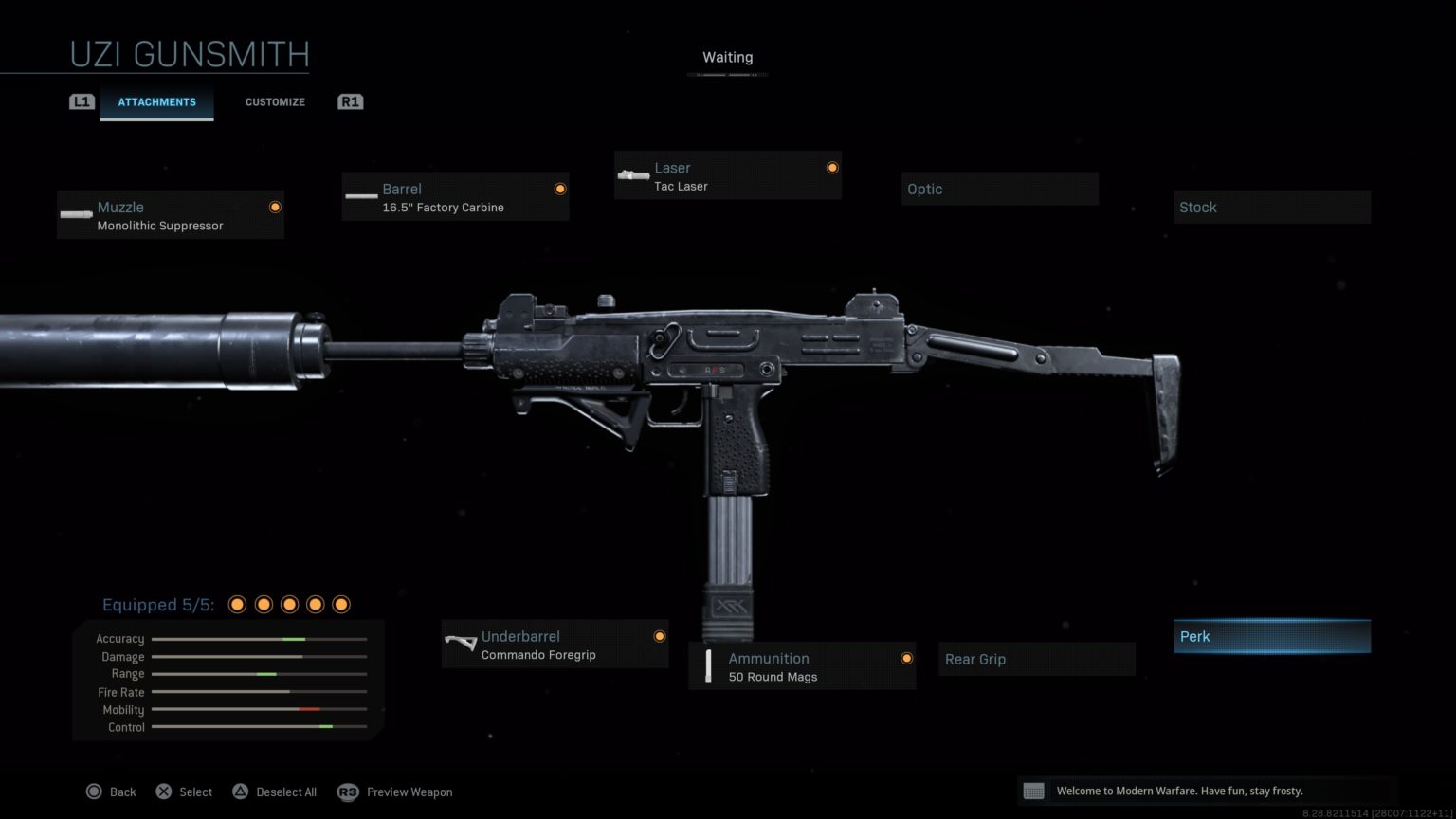1456x819 pixels.
Task: Click Deselect All
Action: pyautogui.click(x=275, y=792)
